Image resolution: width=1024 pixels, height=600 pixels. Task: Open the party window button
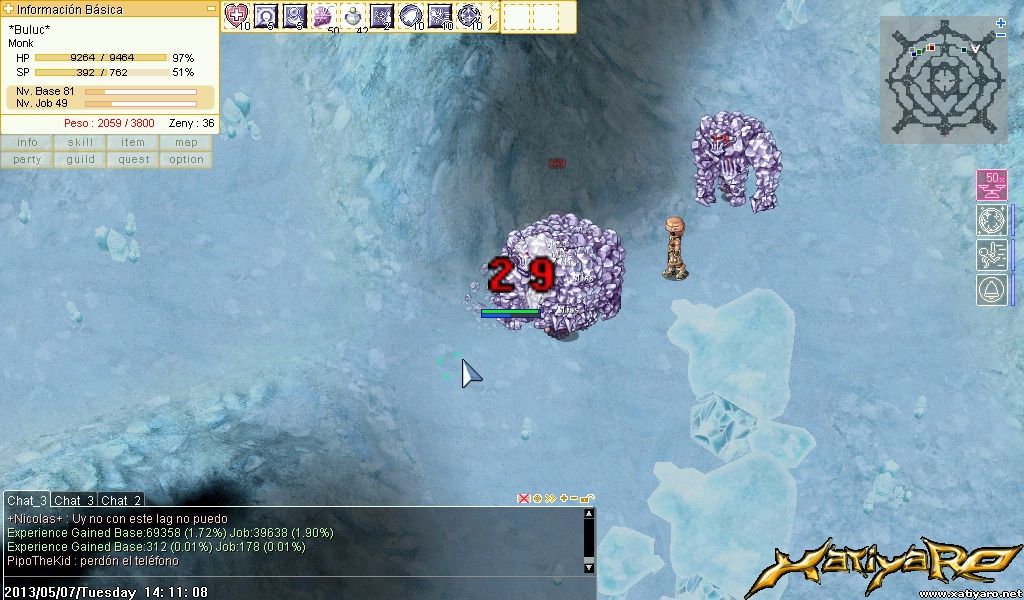27,160
